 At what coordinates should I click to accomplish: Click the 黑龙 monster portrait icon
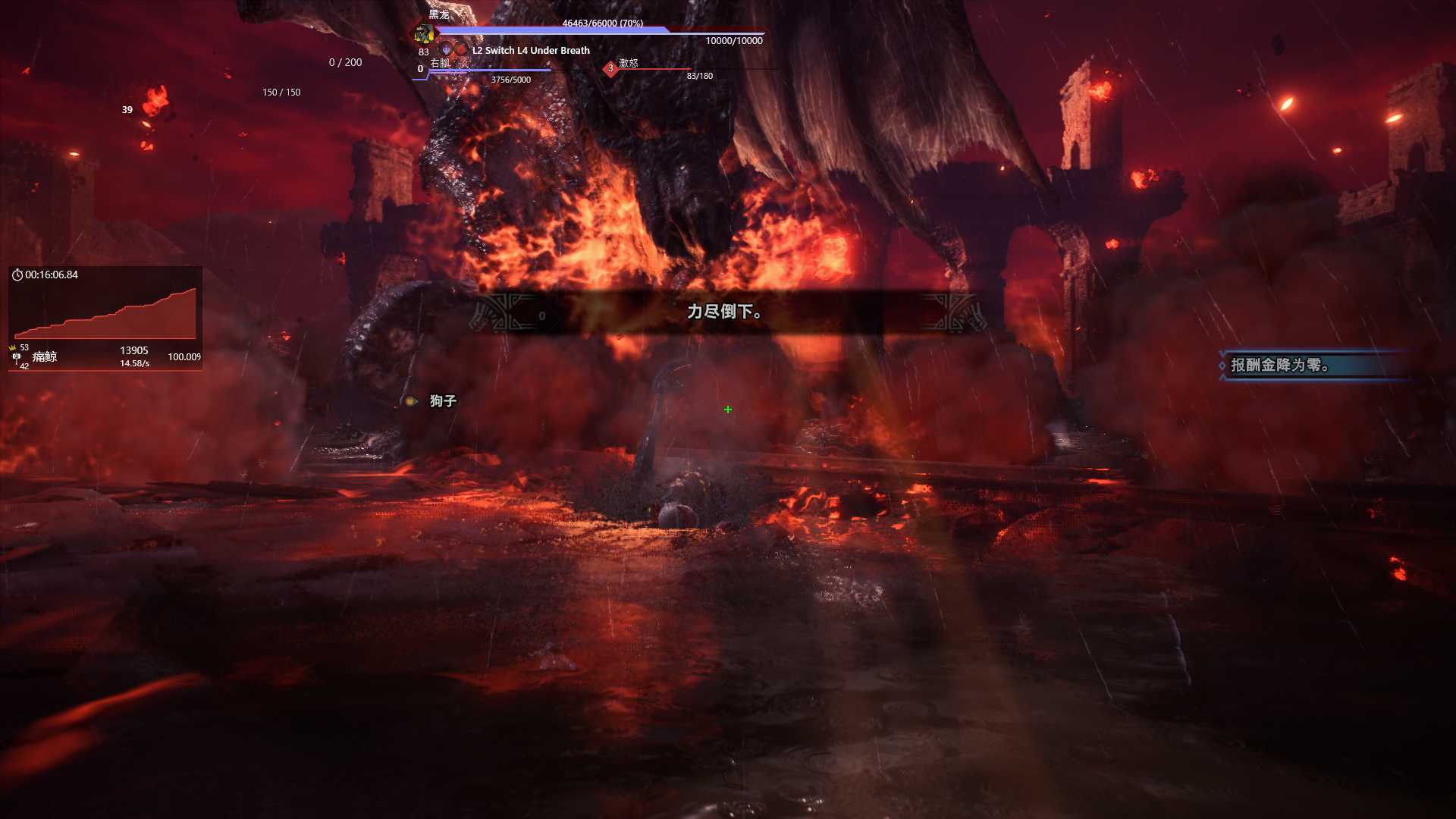click(x=424, y=33)
